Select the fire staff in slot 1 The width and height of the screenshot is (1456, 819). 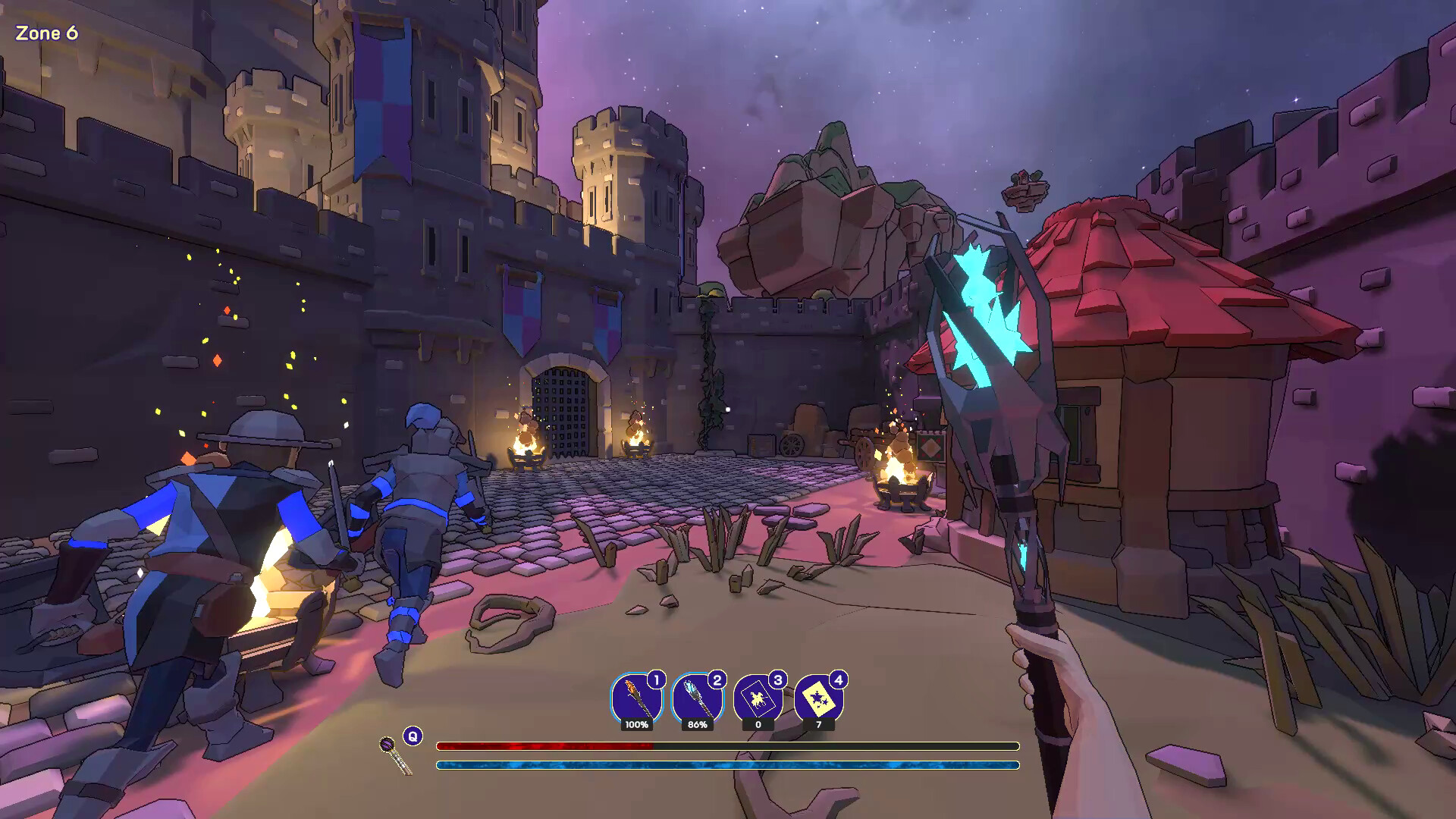pos(635,698)
